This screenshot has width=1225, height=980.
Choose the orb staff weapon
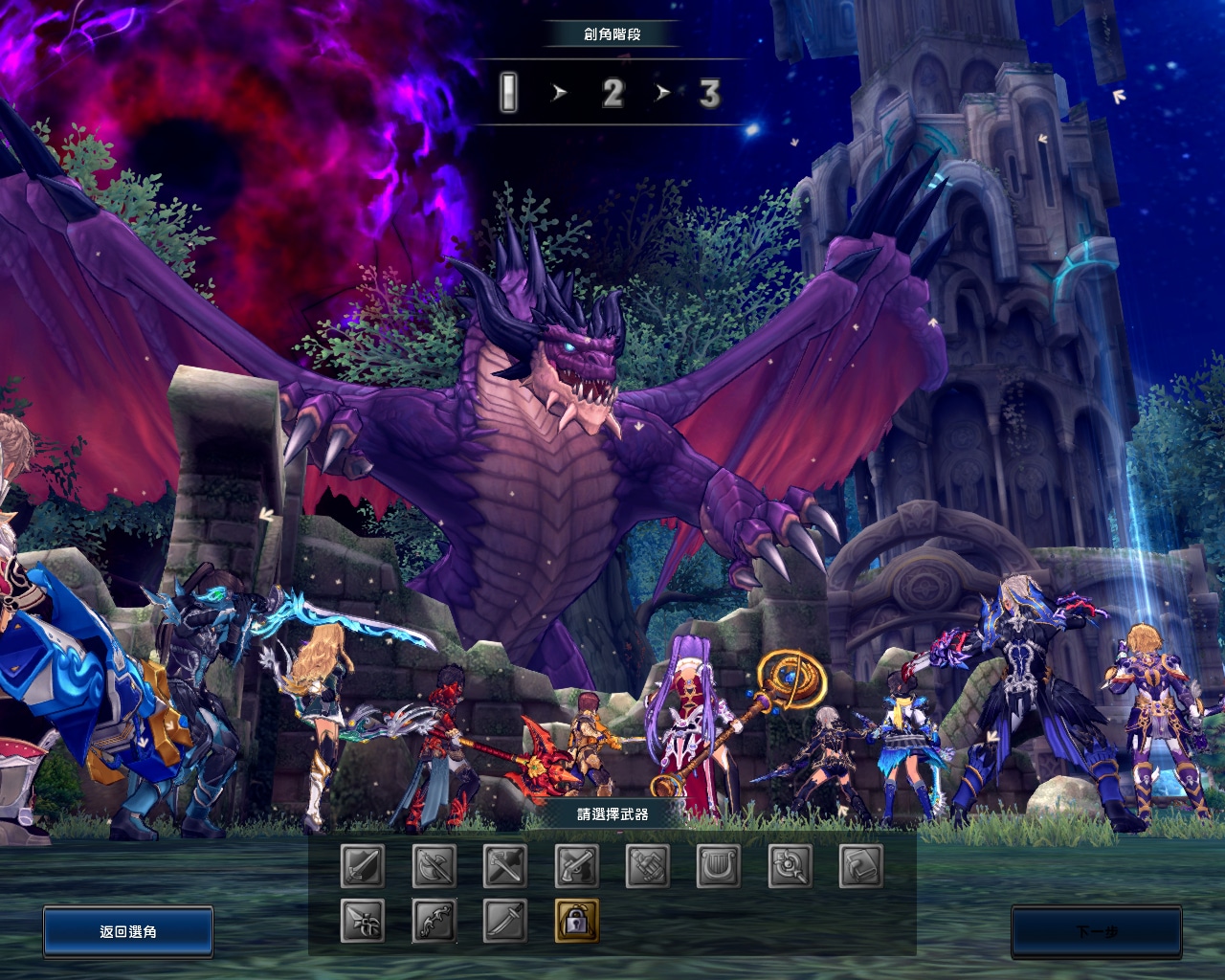pos(791,866)
